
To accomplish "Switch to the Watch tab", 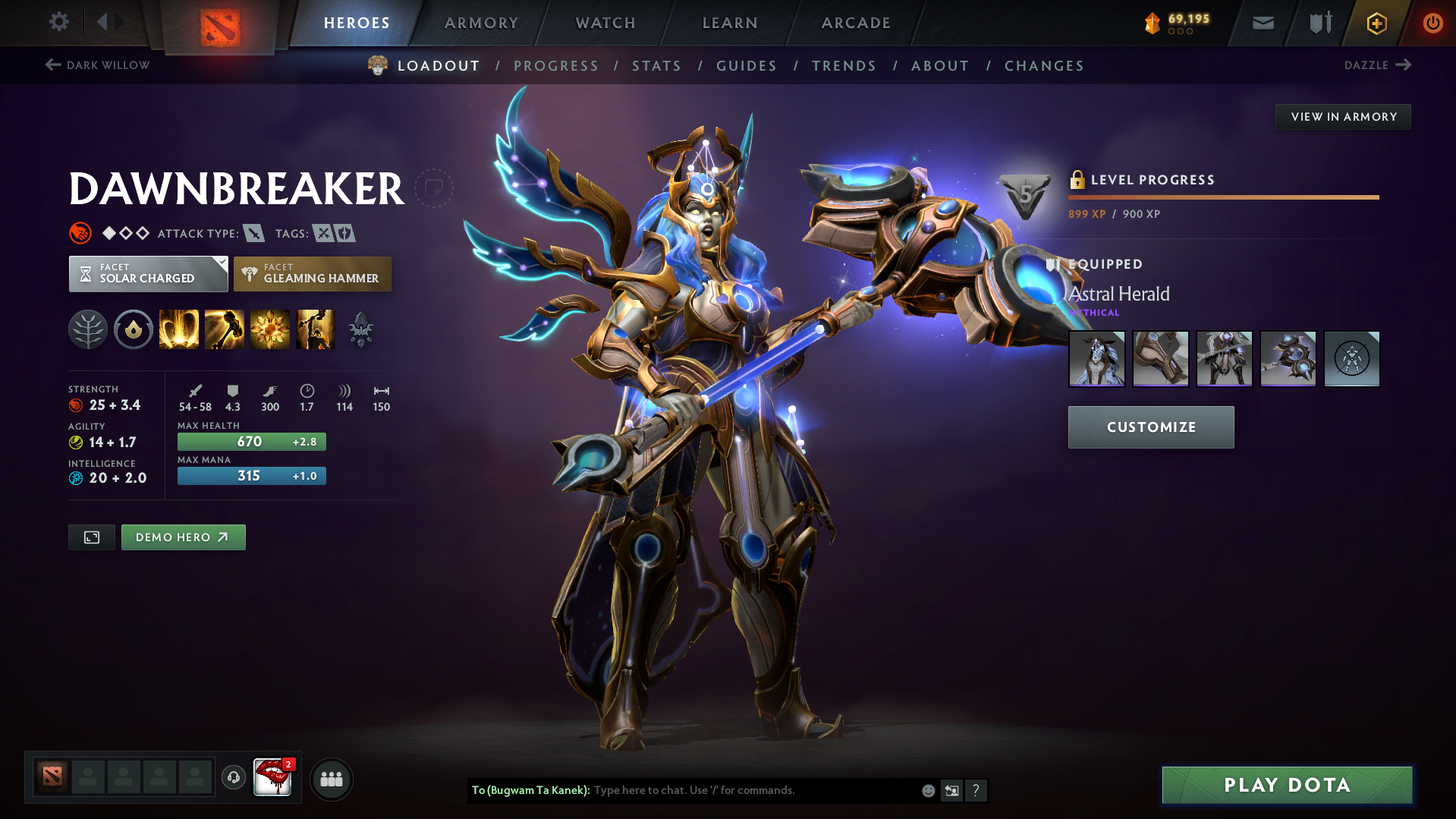I will (605, 23).
